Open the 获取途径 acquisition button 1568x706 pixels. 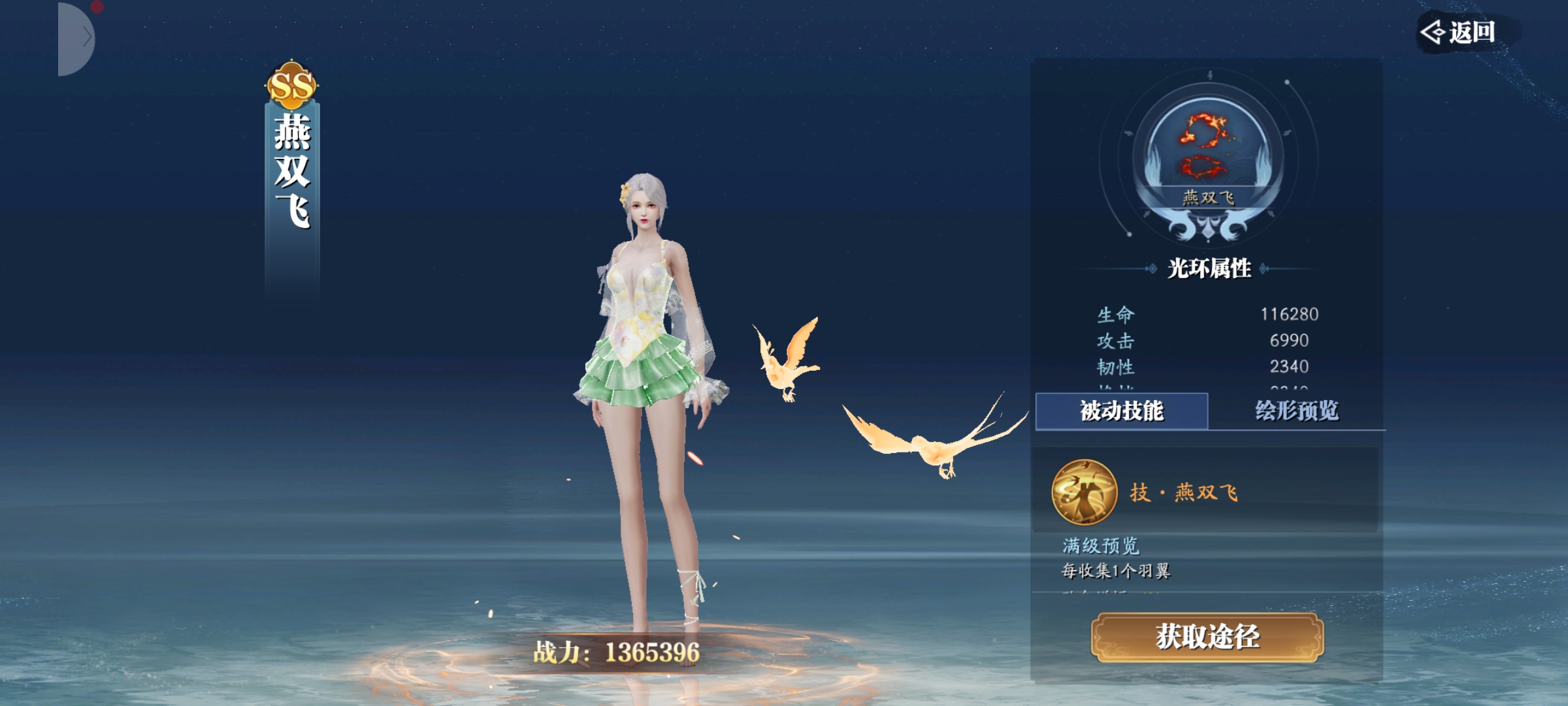pos(1207,637)
